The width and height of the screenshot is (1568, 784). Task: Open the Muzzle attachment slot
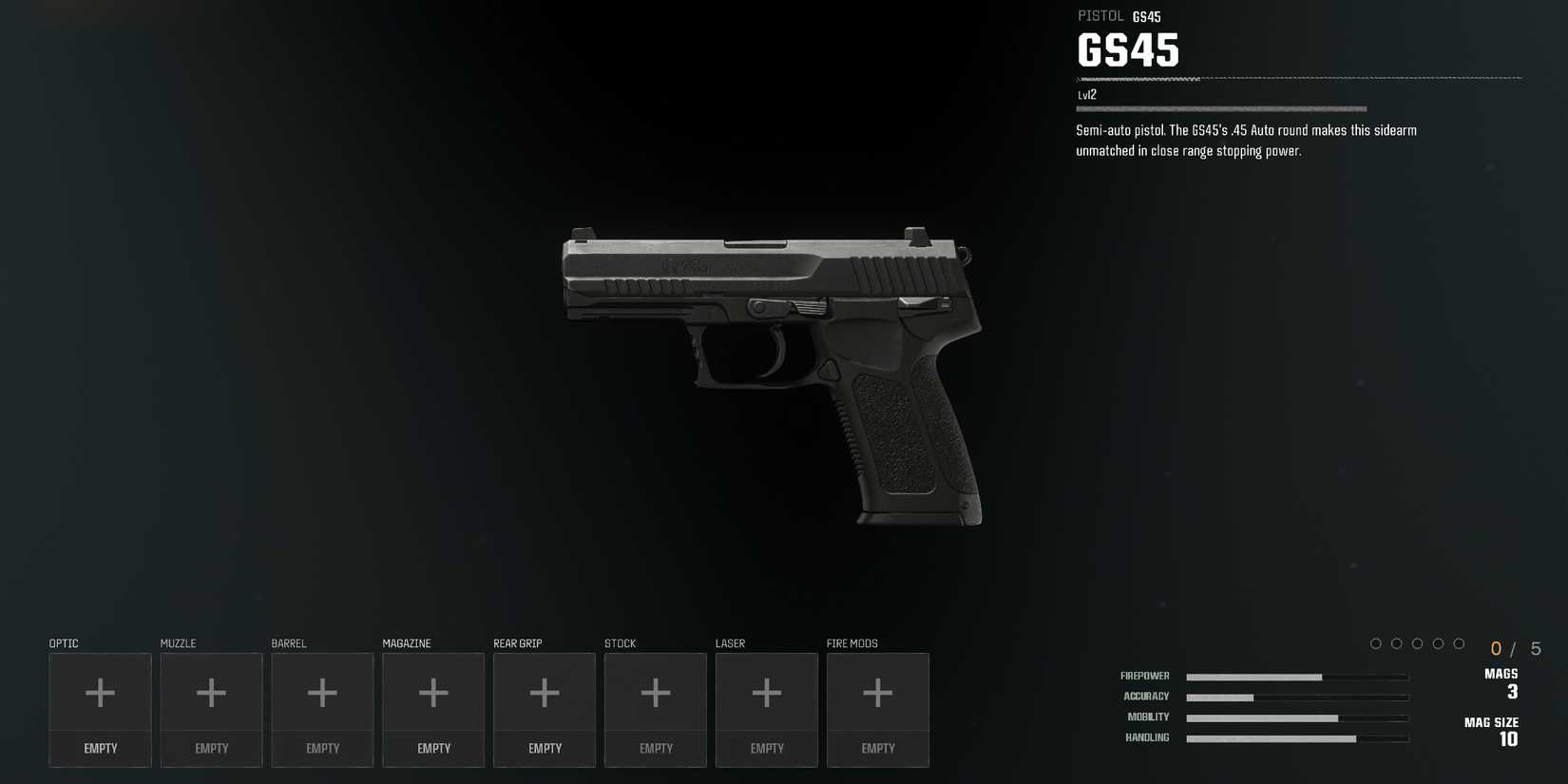coord(211,692)
